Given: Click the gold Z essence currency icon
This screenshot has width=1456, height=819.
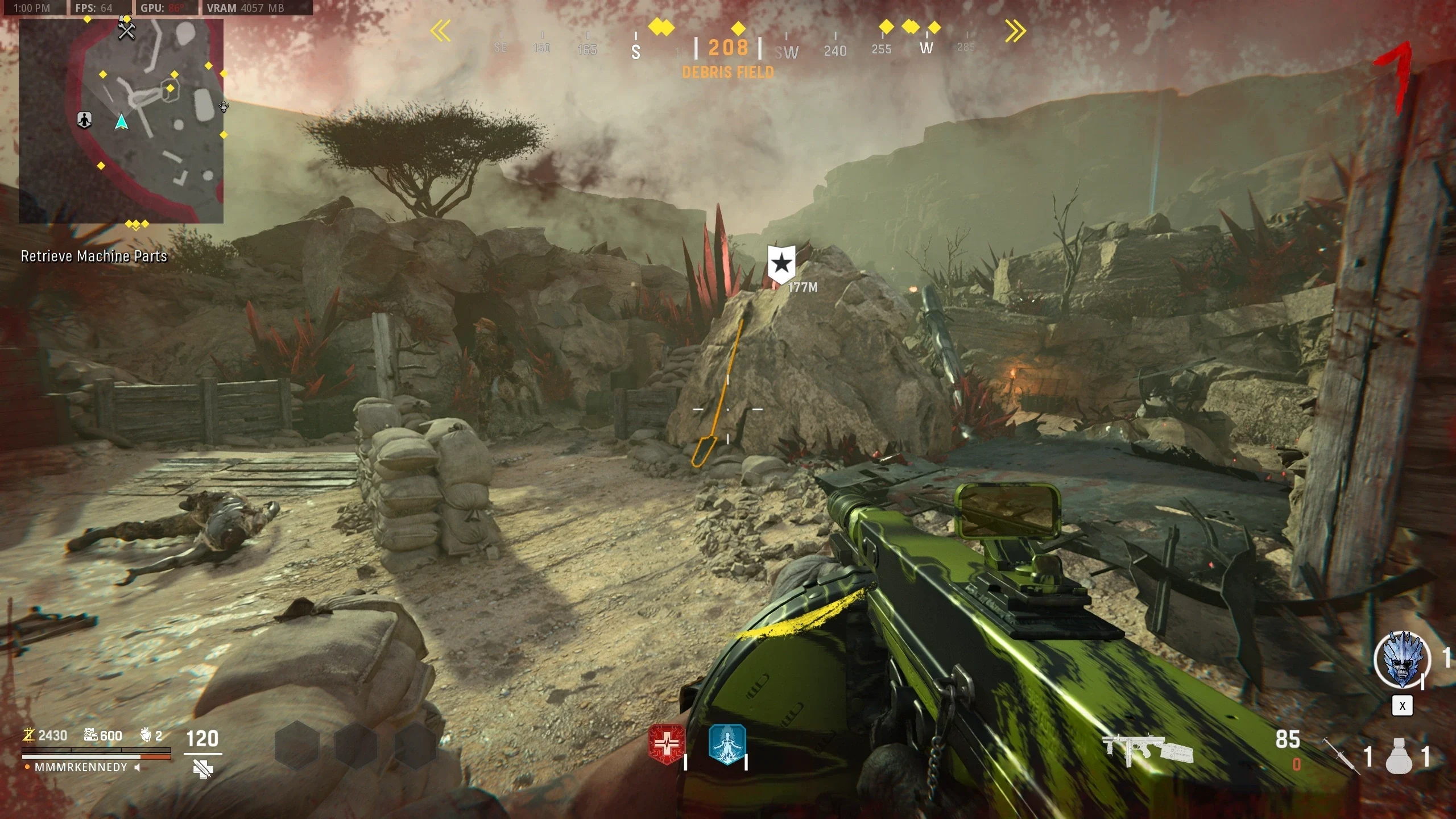Looking at the screenshot, I should 28,735.
